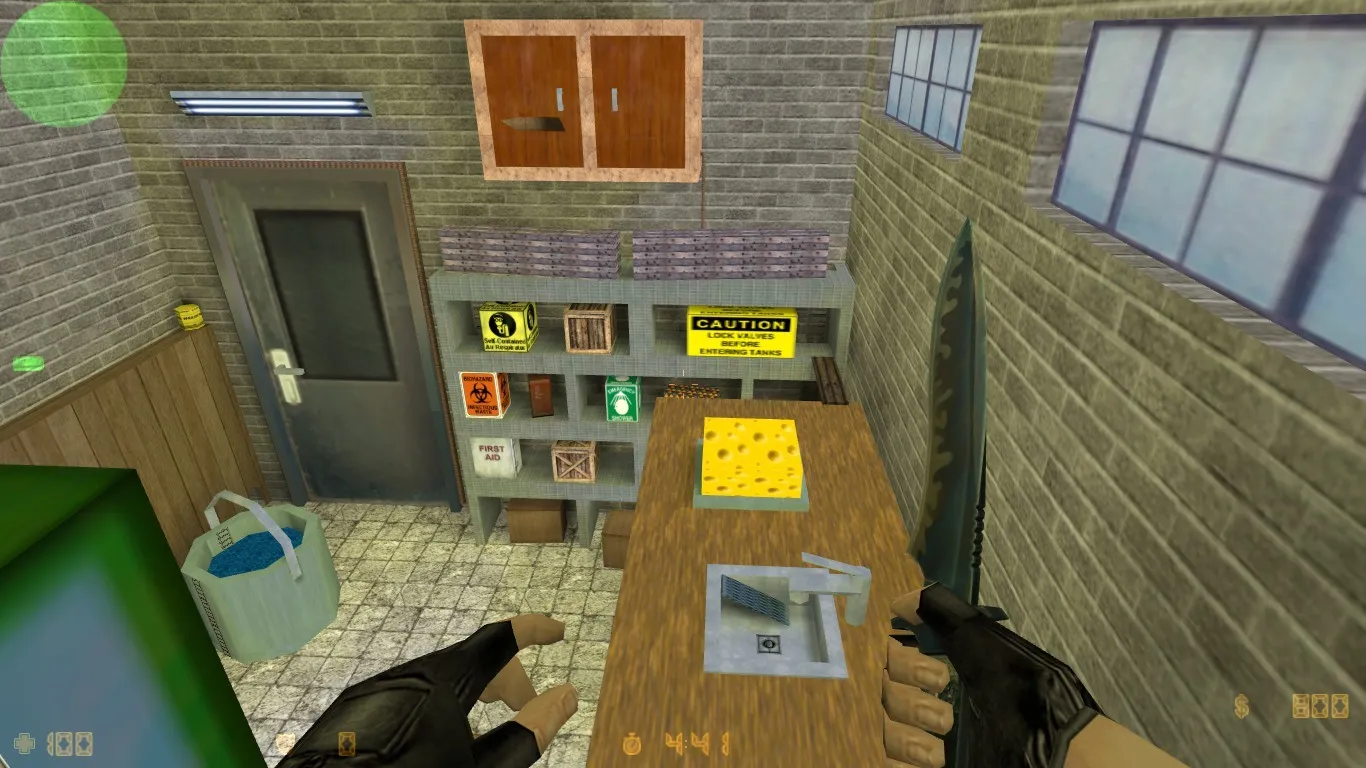The image size is (1366, 768).
Task: Click the FIRST AID box on the shelf
Action: coord(492,455)
